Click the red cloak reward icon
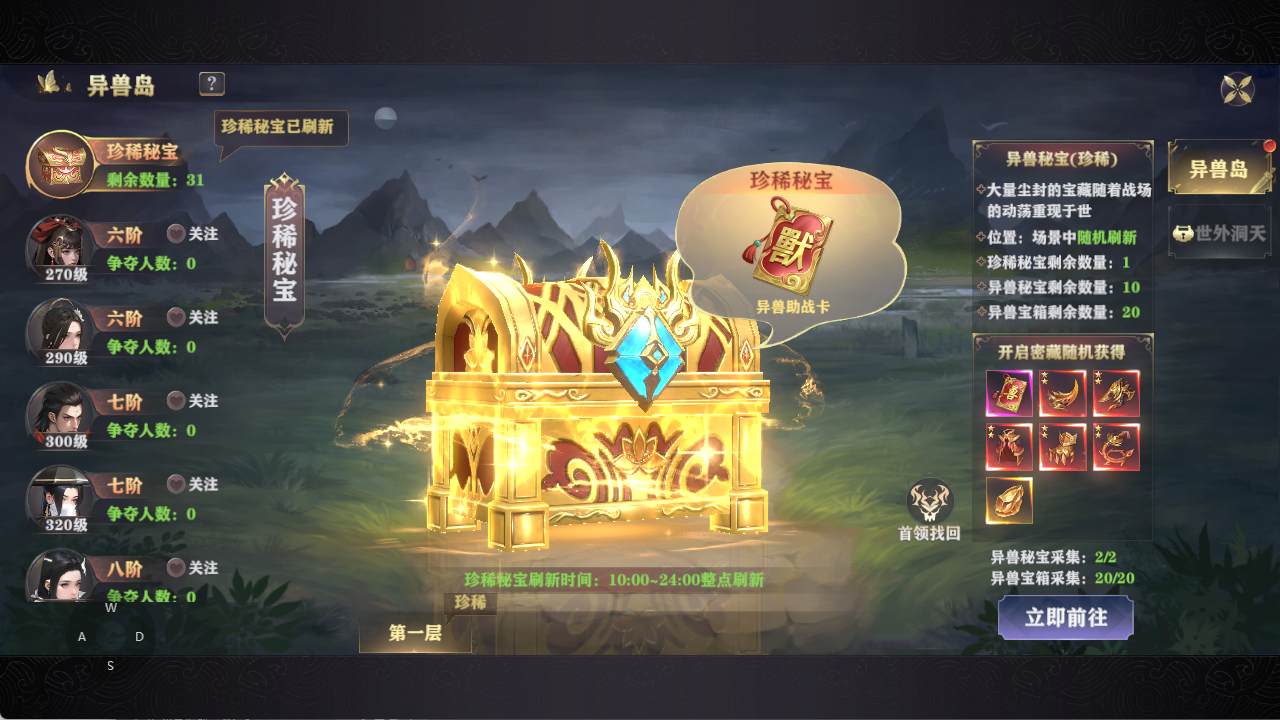1280x720 pixels. (1009, 447)
